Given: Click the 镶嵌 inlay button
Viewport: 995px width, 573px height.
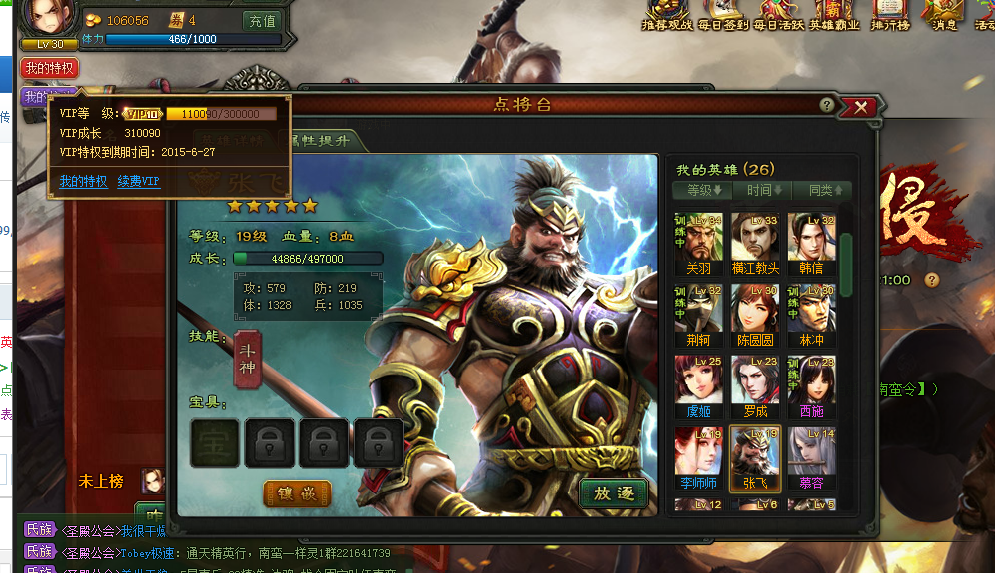Looking at the screenshot, I should tap(297, 493).
